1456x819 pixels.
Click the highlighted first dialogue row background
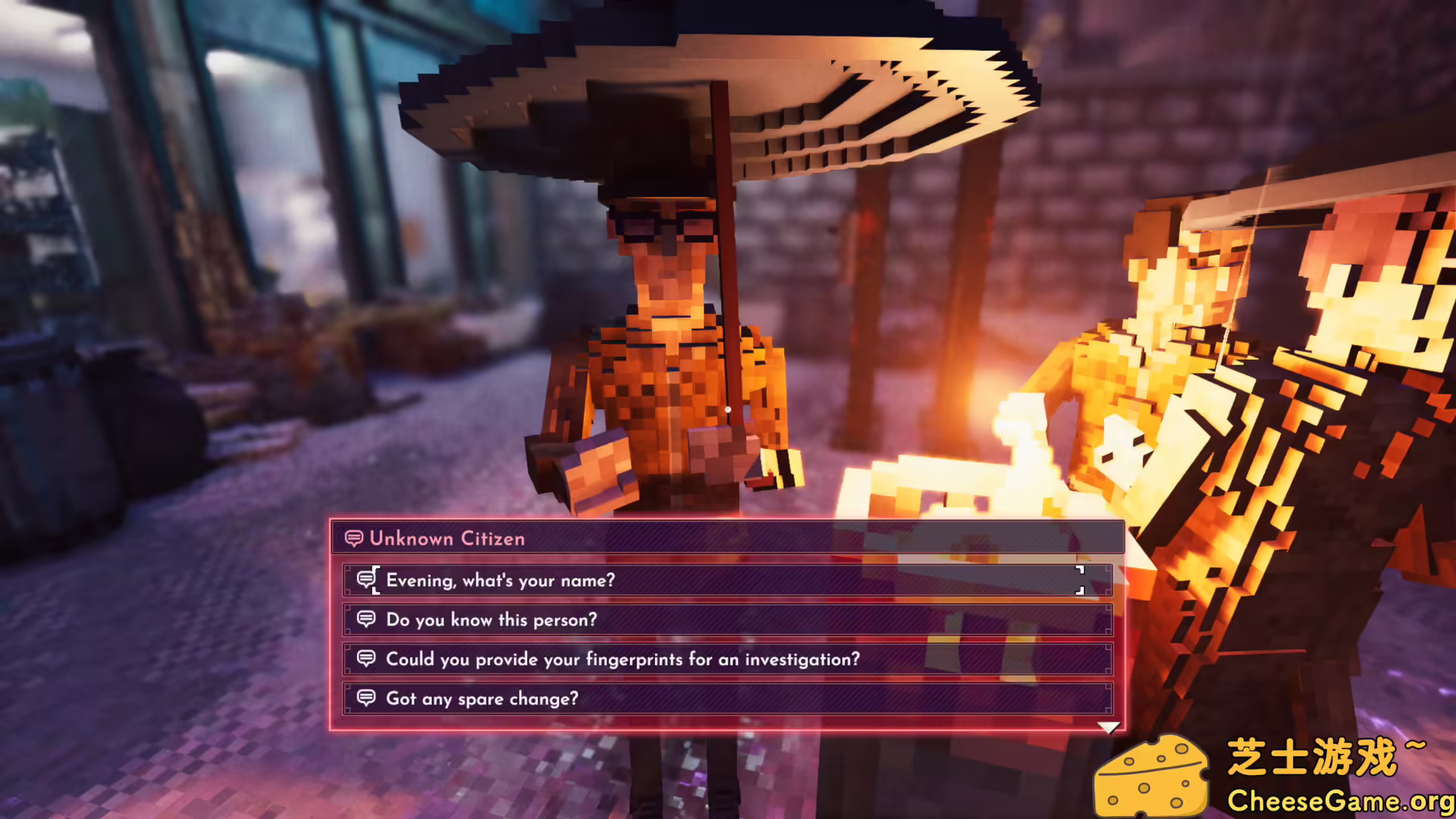(x=728, y=580)
